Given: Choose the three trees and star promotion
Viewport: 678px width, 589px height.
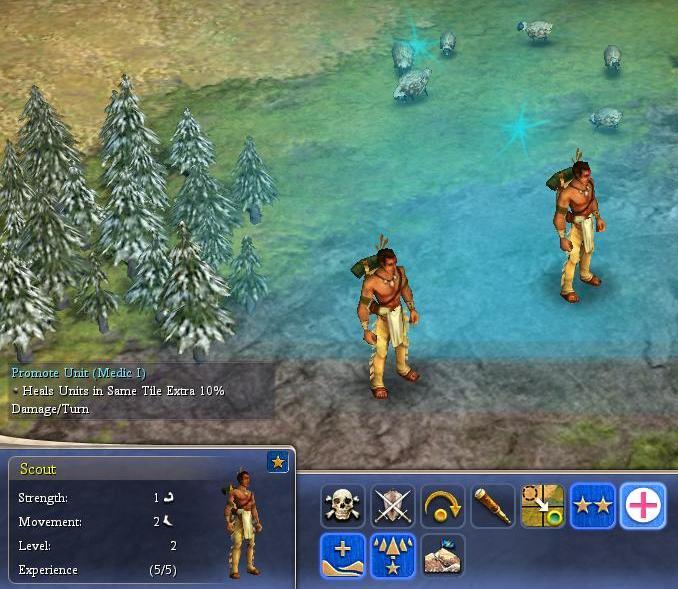Looking at the screenshot, I should [393, 556].
